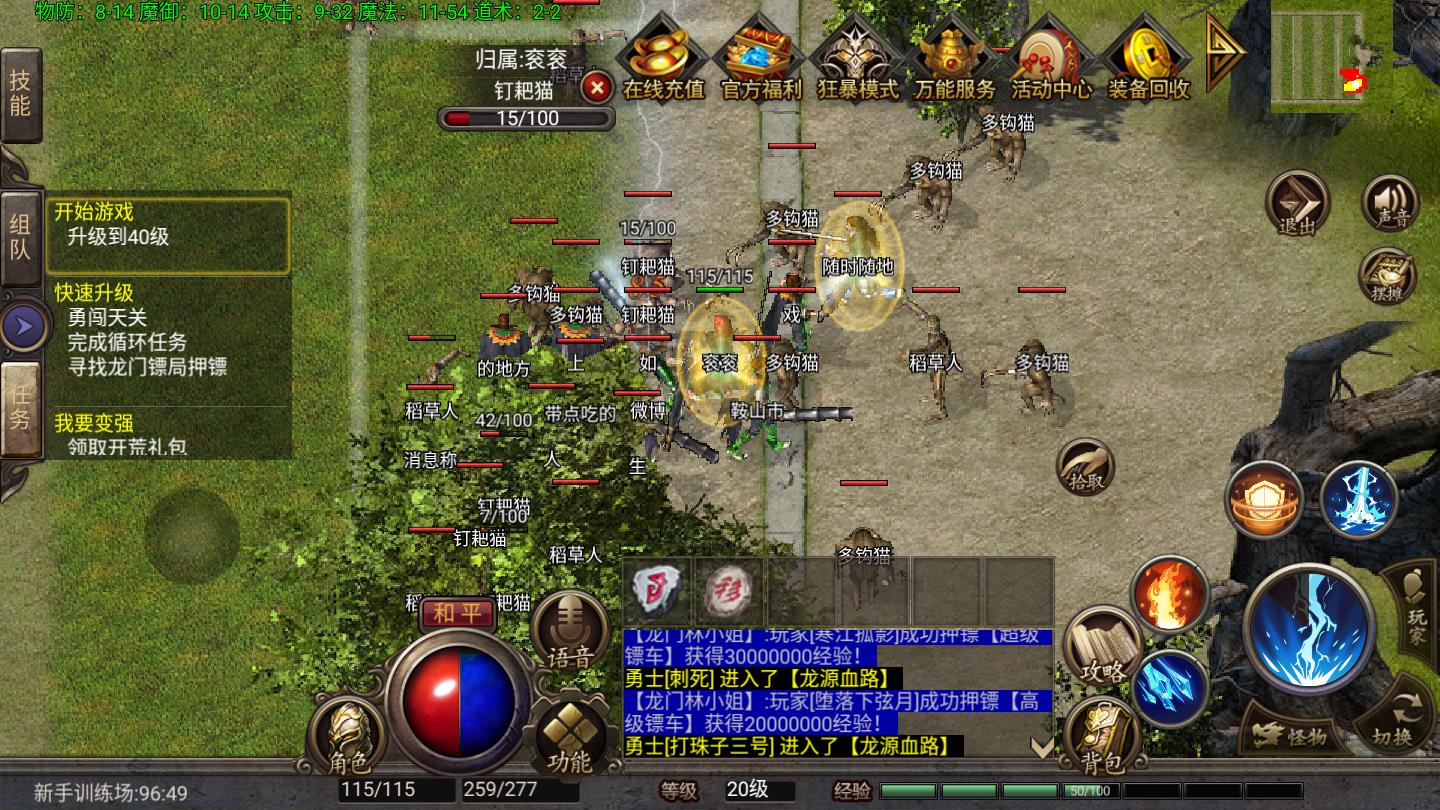The image size is (1440, 810).
Task: Activate 狂暴模式 berserk mode
Action: pos(857,62)
